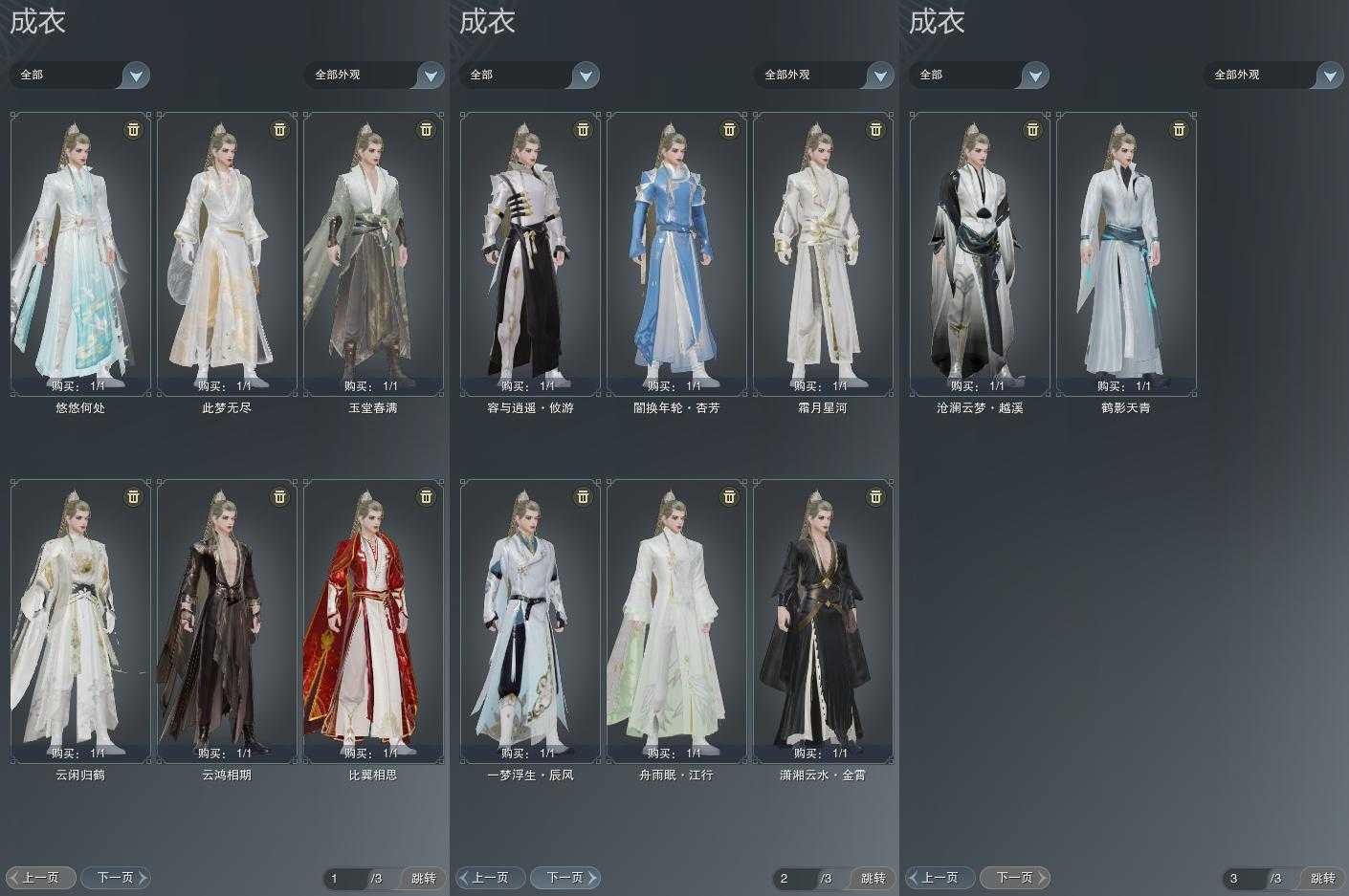Choose the black 潇湘云水·金霄 outfit

point(823,621)
